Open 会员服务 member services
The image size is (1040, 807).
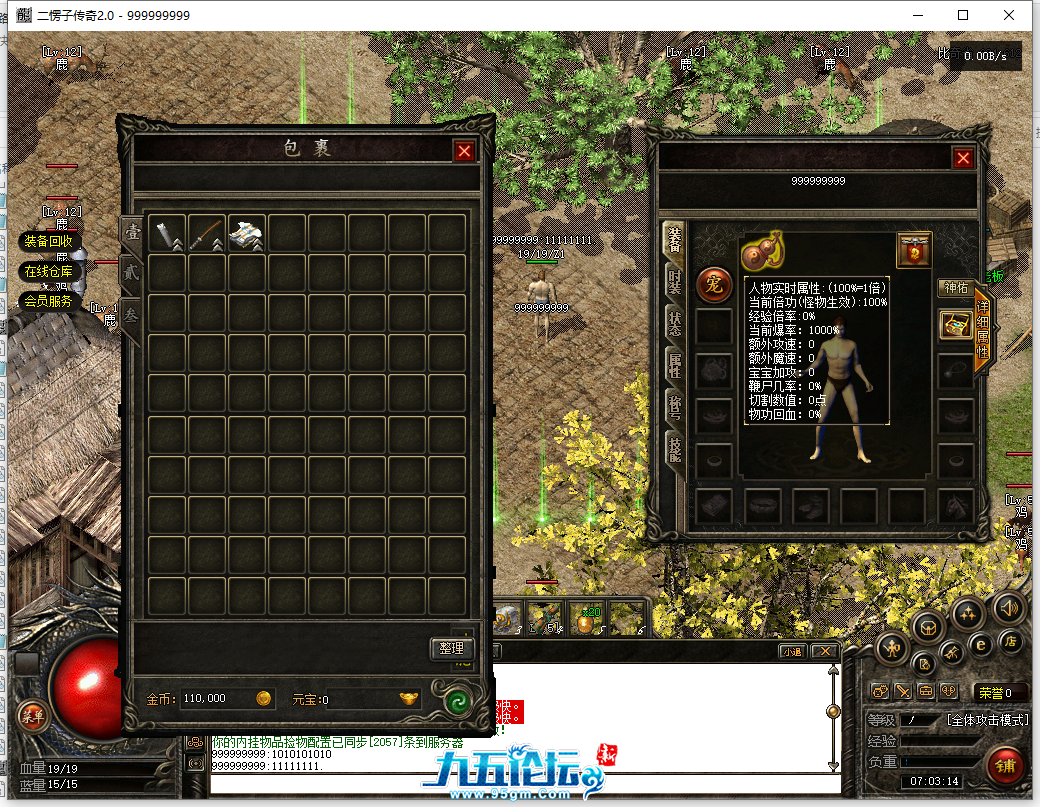tap(48, 300)
